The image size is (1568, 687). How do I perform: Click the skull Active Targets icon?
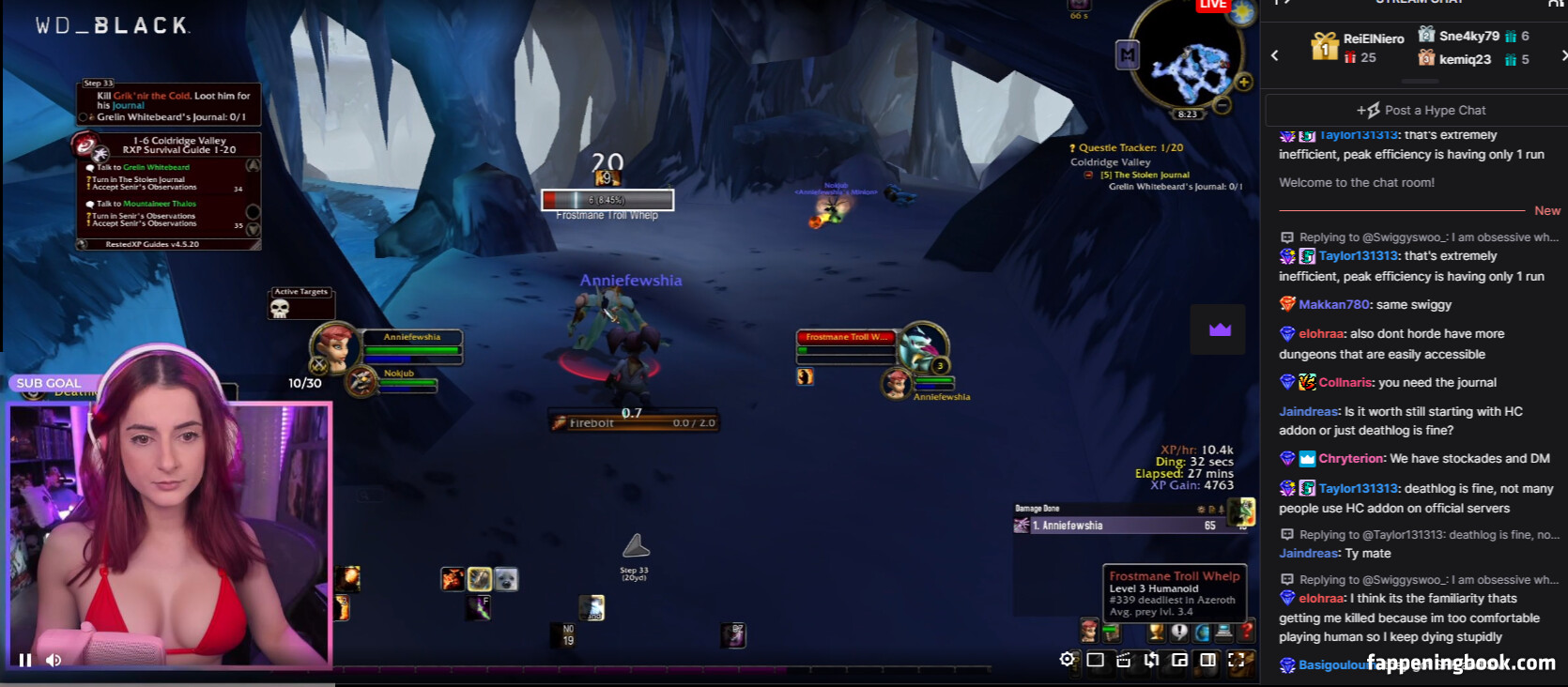[x=280, y=309]
